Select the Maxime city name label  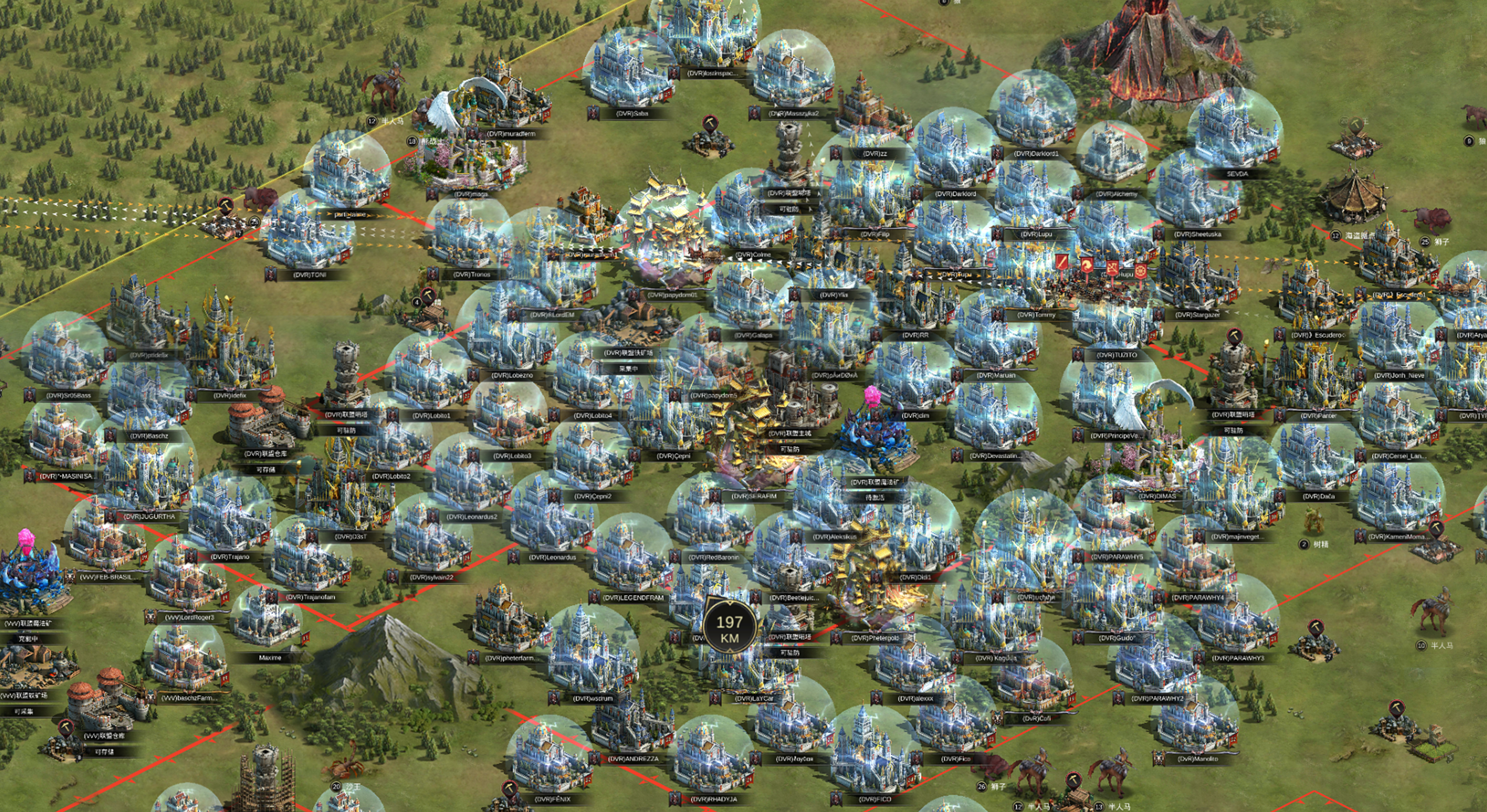click(270, 658)
